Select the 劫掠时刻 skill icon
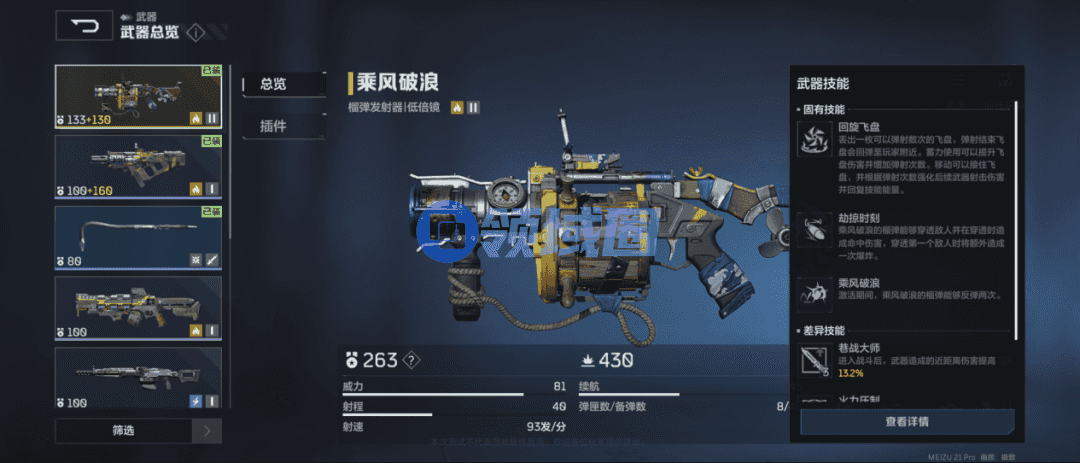This screenshot has width=1080, height=463. (x=813, y=228)
